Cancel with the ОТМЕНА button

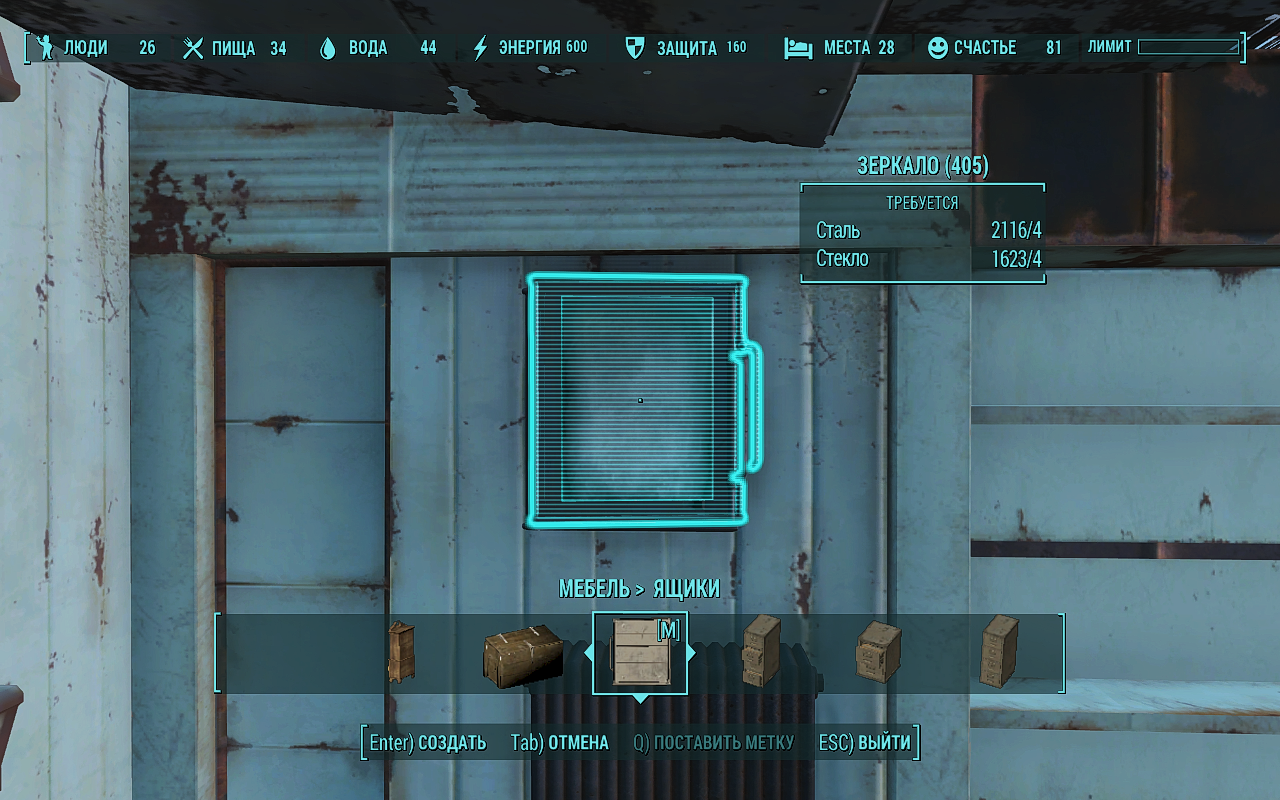(x=560, y=743)
